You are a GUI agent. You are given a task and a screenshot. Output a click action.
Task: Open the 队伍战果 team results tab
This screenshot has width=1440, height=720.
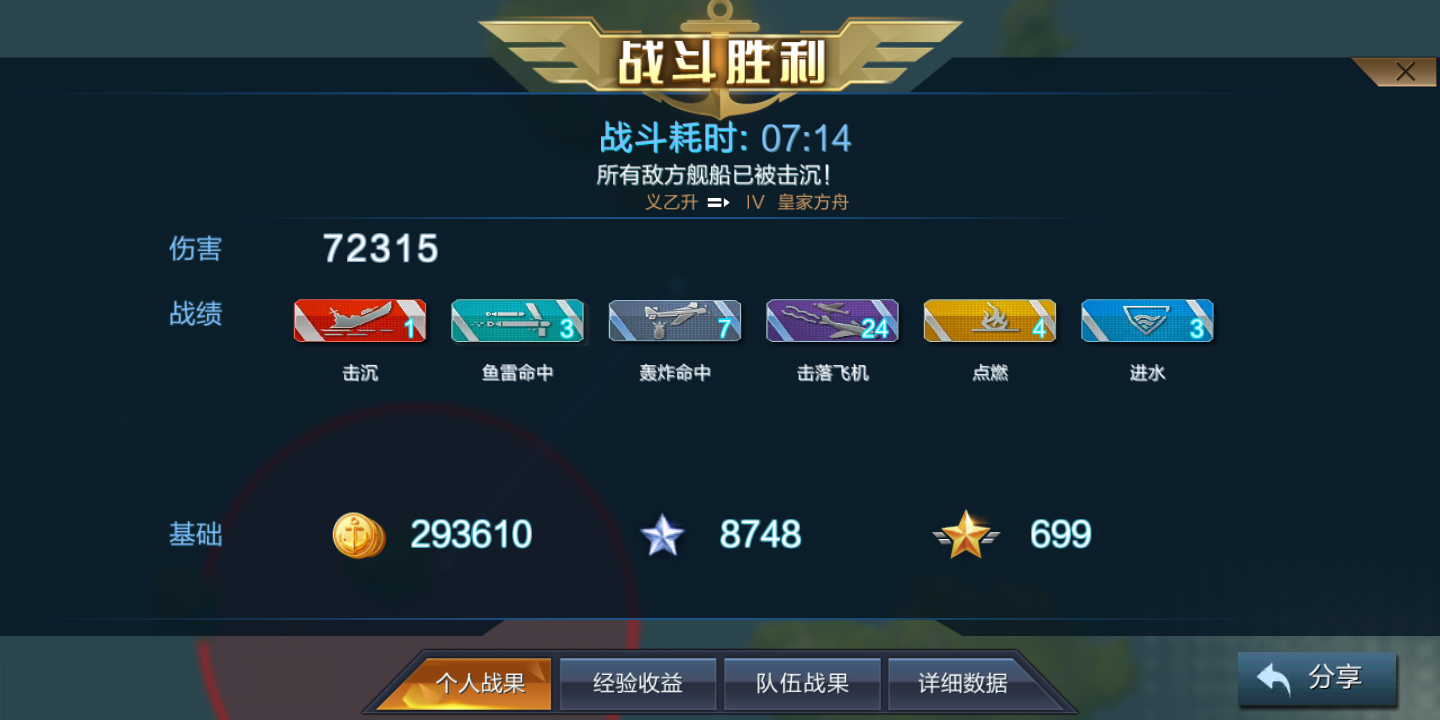pos(802,683)
